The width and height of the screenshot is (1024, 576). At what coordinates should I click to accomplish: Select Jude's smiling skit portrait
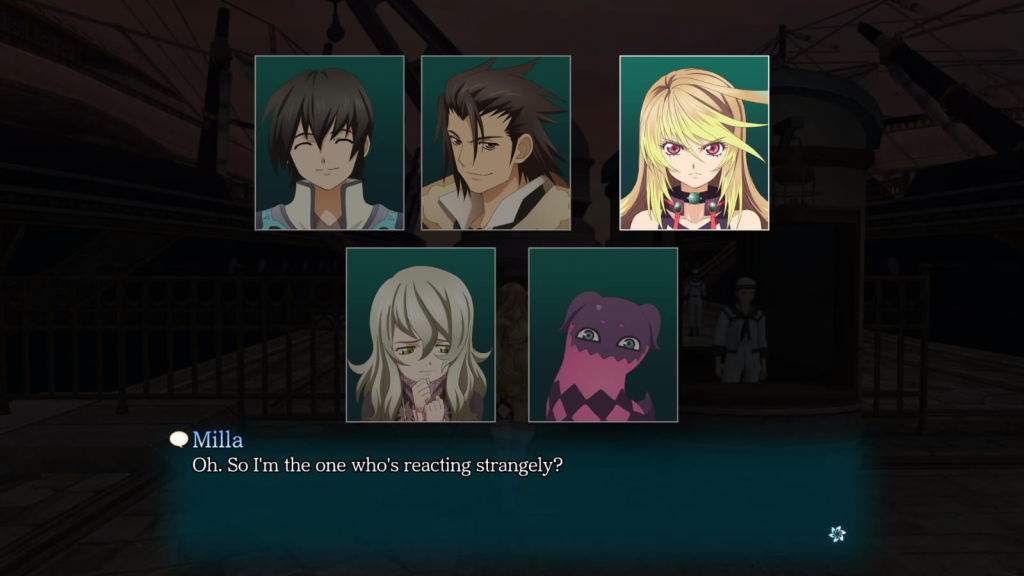pos(329,143)
